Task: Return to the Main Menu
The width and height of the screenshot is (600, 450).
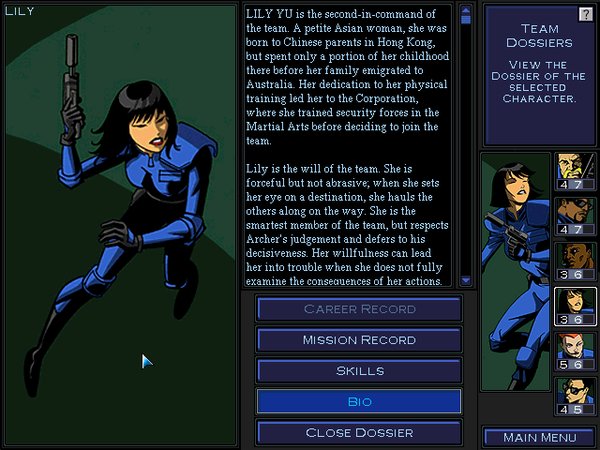Action: [x=539, y=437]
